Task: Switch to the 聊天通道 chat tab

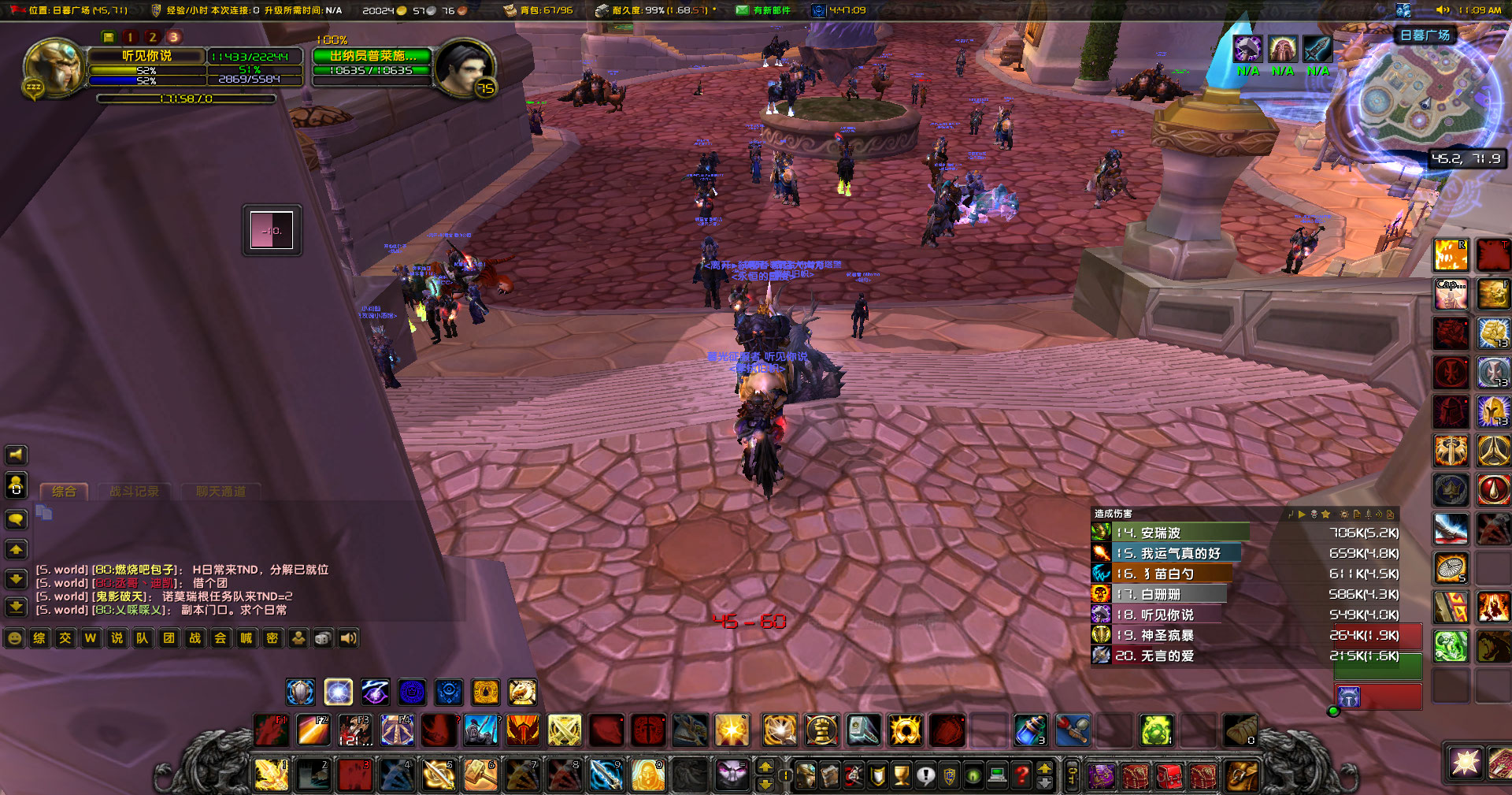Action: point(220,491)
